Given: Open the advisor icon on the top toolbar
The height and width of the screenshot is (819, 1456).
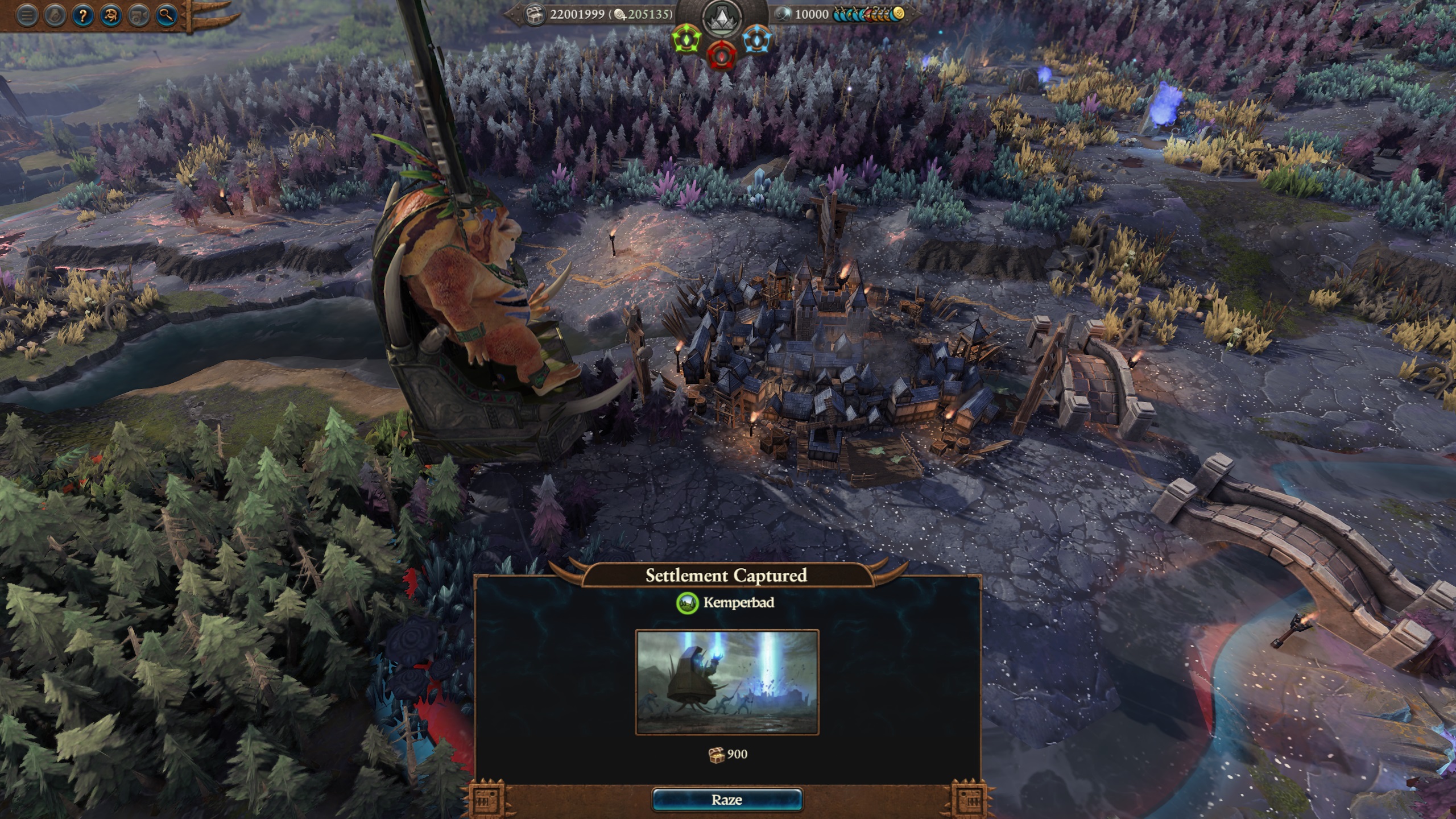Looking at the screenshot, I should pyautogui.click(x=110, y=16).
